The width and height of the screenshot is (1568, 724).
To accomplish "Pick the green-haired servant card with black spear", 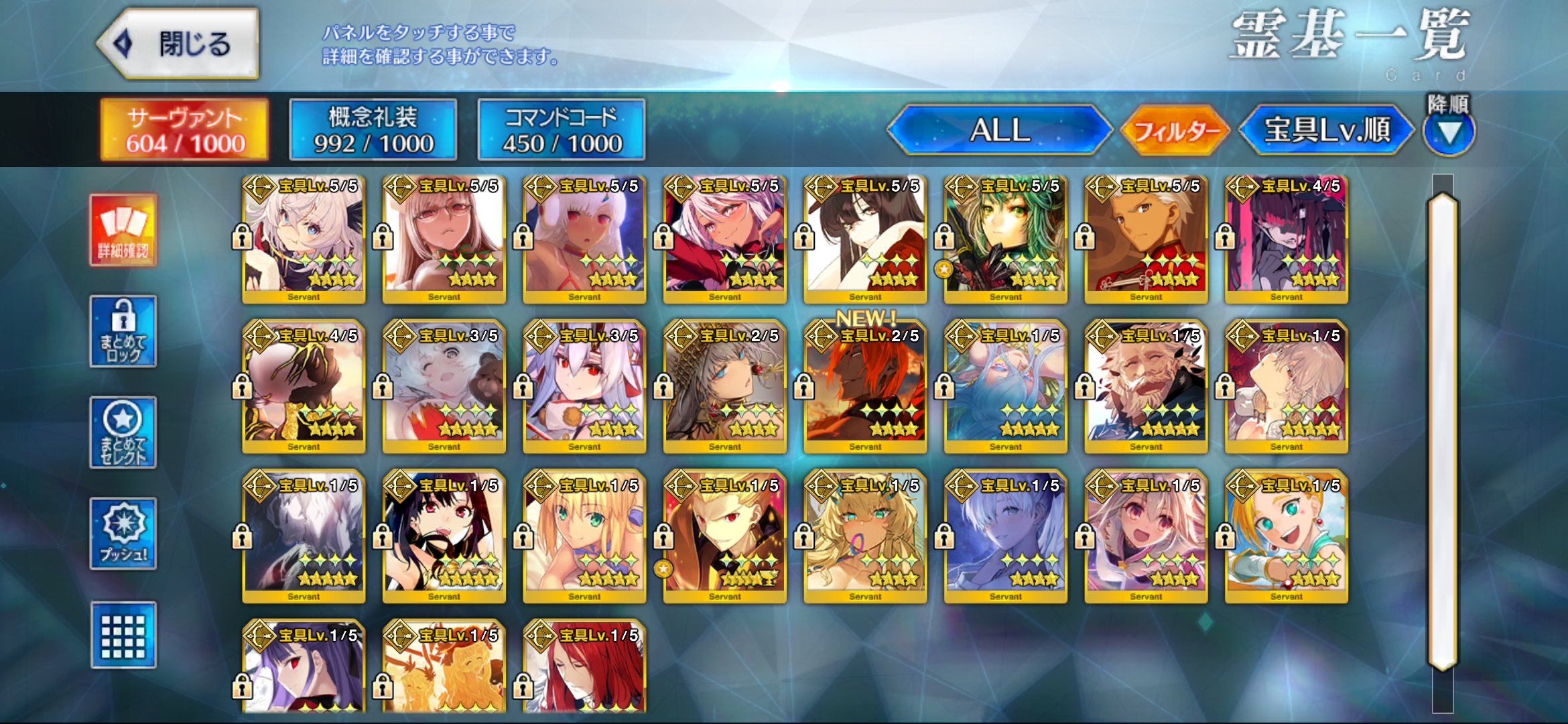I will pos(1005,238).
